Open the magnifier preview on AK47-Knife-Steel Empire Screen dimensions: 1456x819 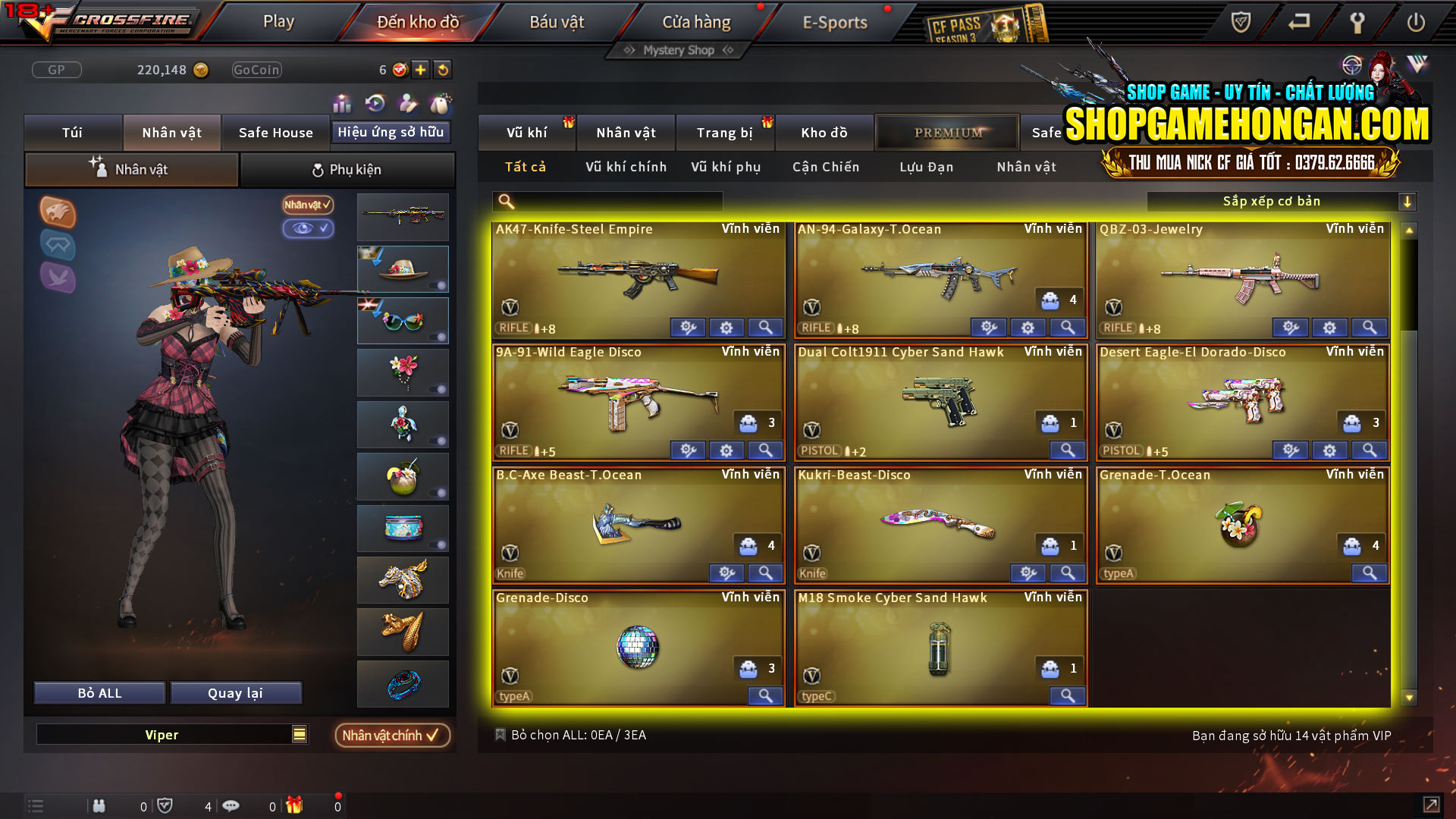[765, 328]
